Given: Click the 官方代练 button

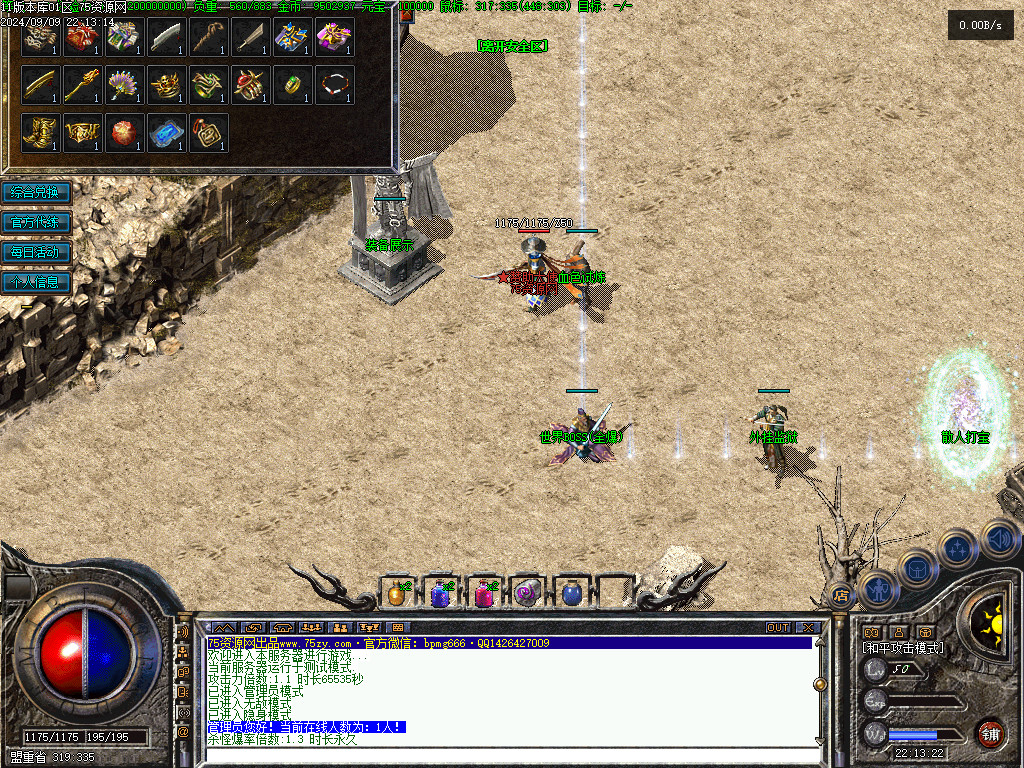Looking at the screenshot, I should pos(36,222).
